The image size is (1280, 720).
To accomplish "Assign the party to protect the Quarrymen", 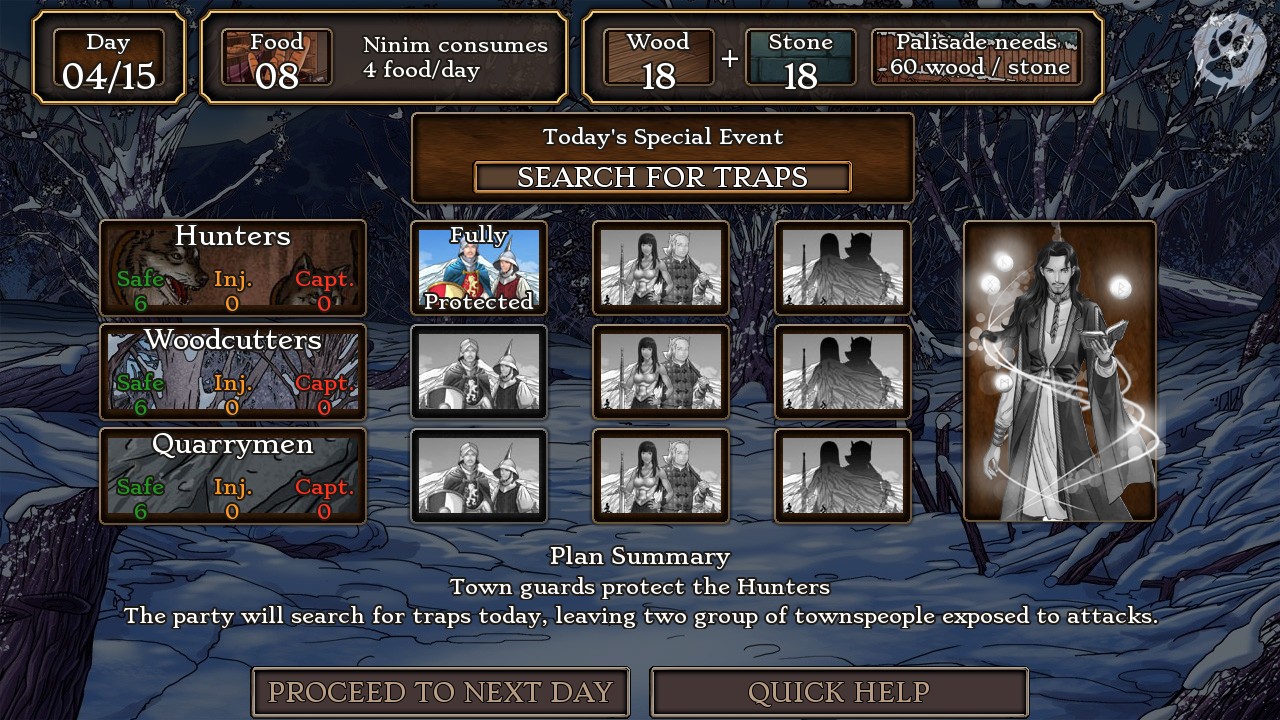I will 660,475.
